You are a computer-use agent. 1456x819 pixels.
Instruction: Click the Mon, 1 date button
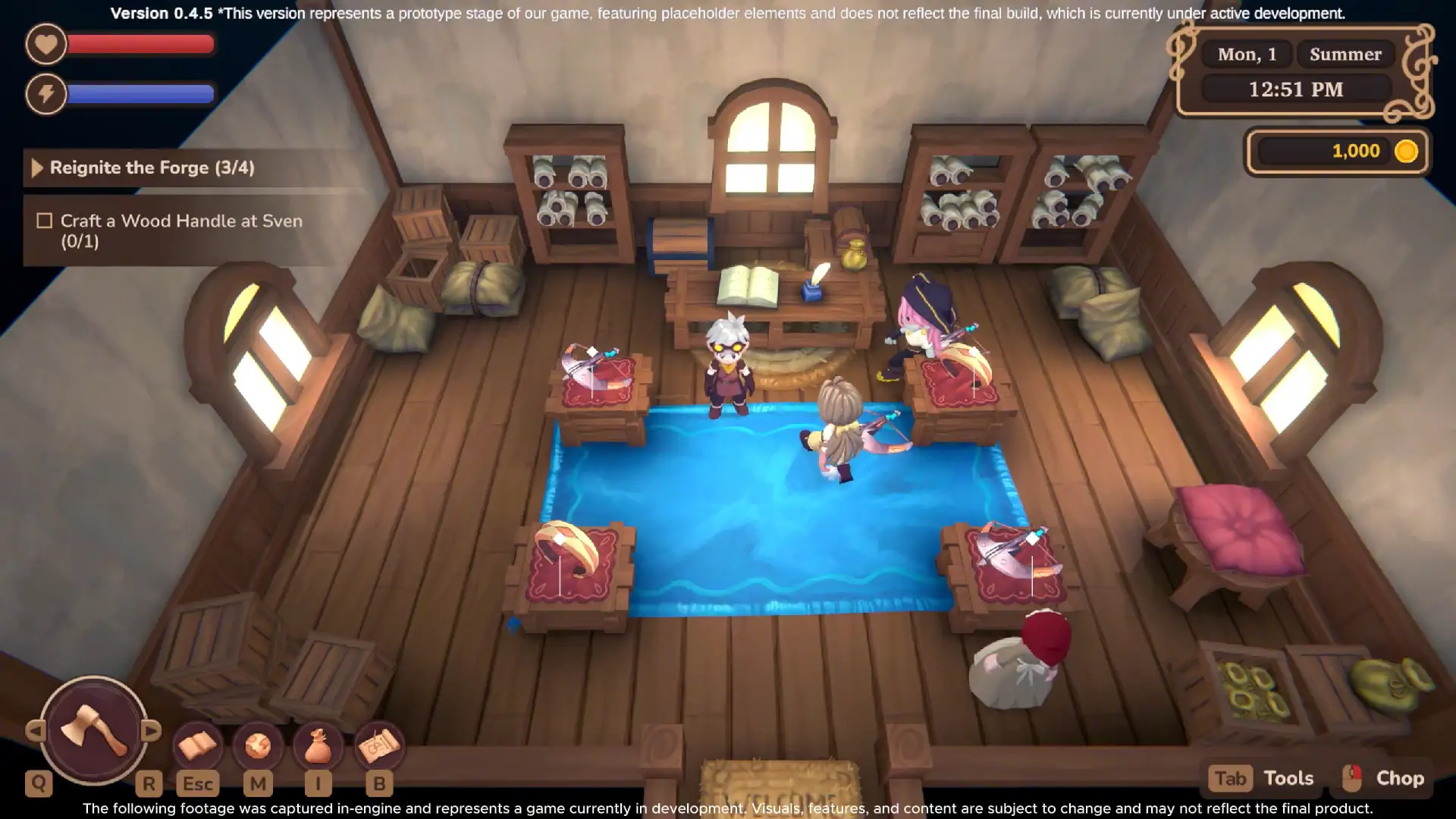1246,54
